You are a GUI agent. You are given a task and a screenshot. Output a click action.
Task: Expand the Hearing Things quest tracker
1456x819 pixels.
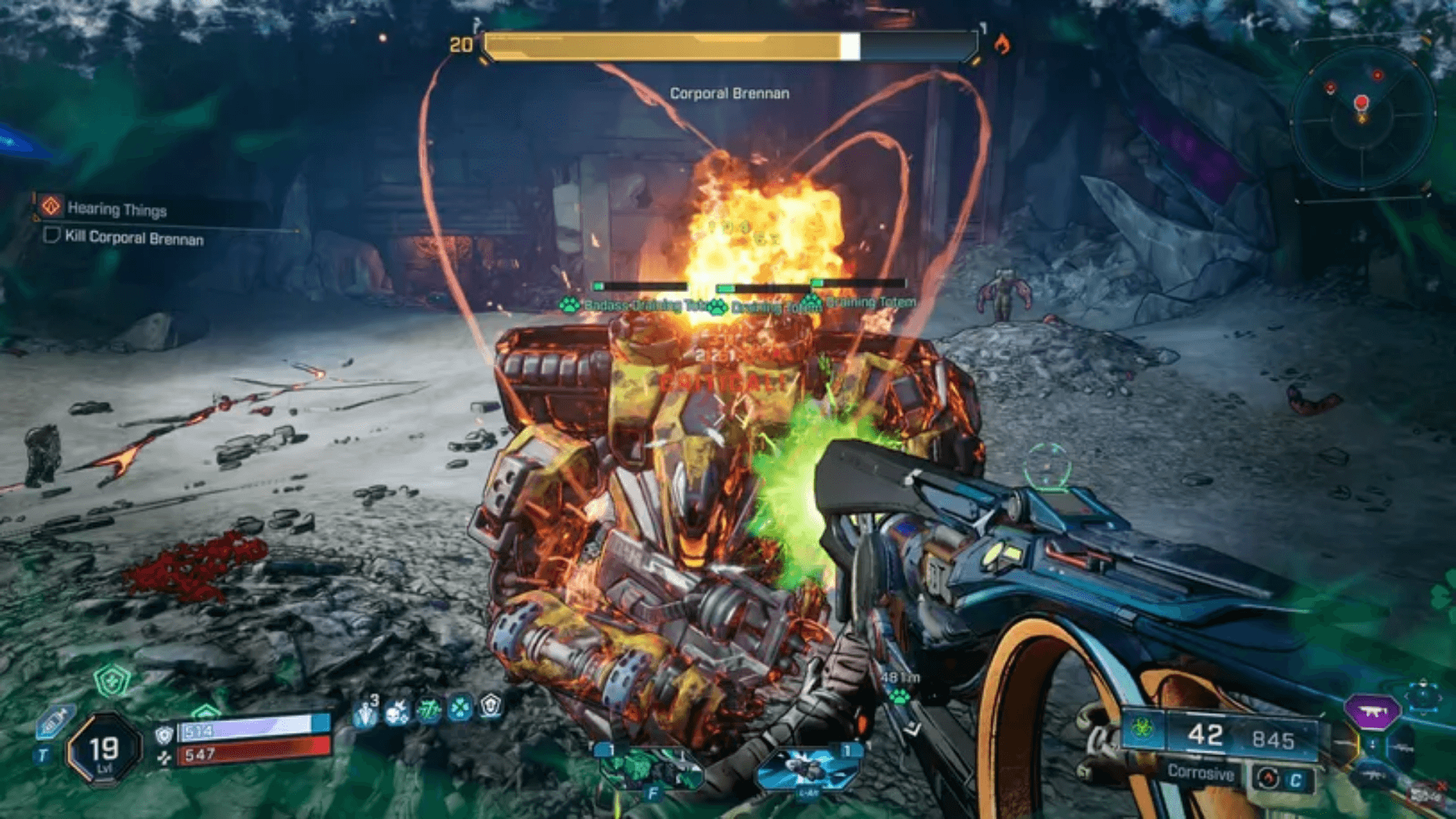click(118, 210)
